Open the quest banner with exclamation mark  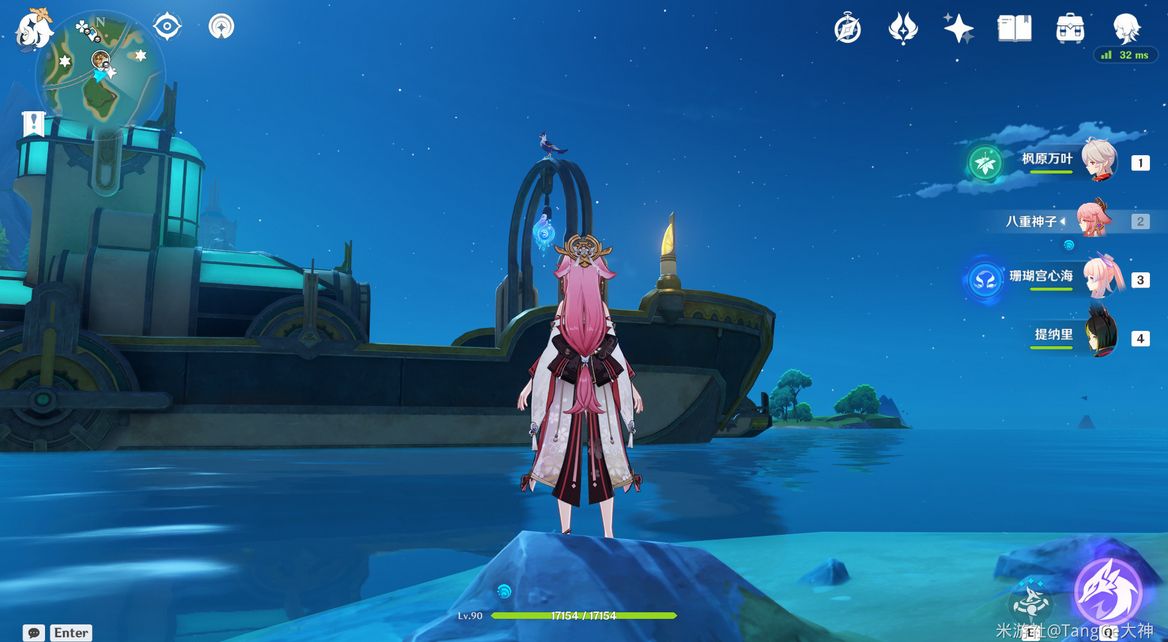pyautogui.click(x=34, y=124)
